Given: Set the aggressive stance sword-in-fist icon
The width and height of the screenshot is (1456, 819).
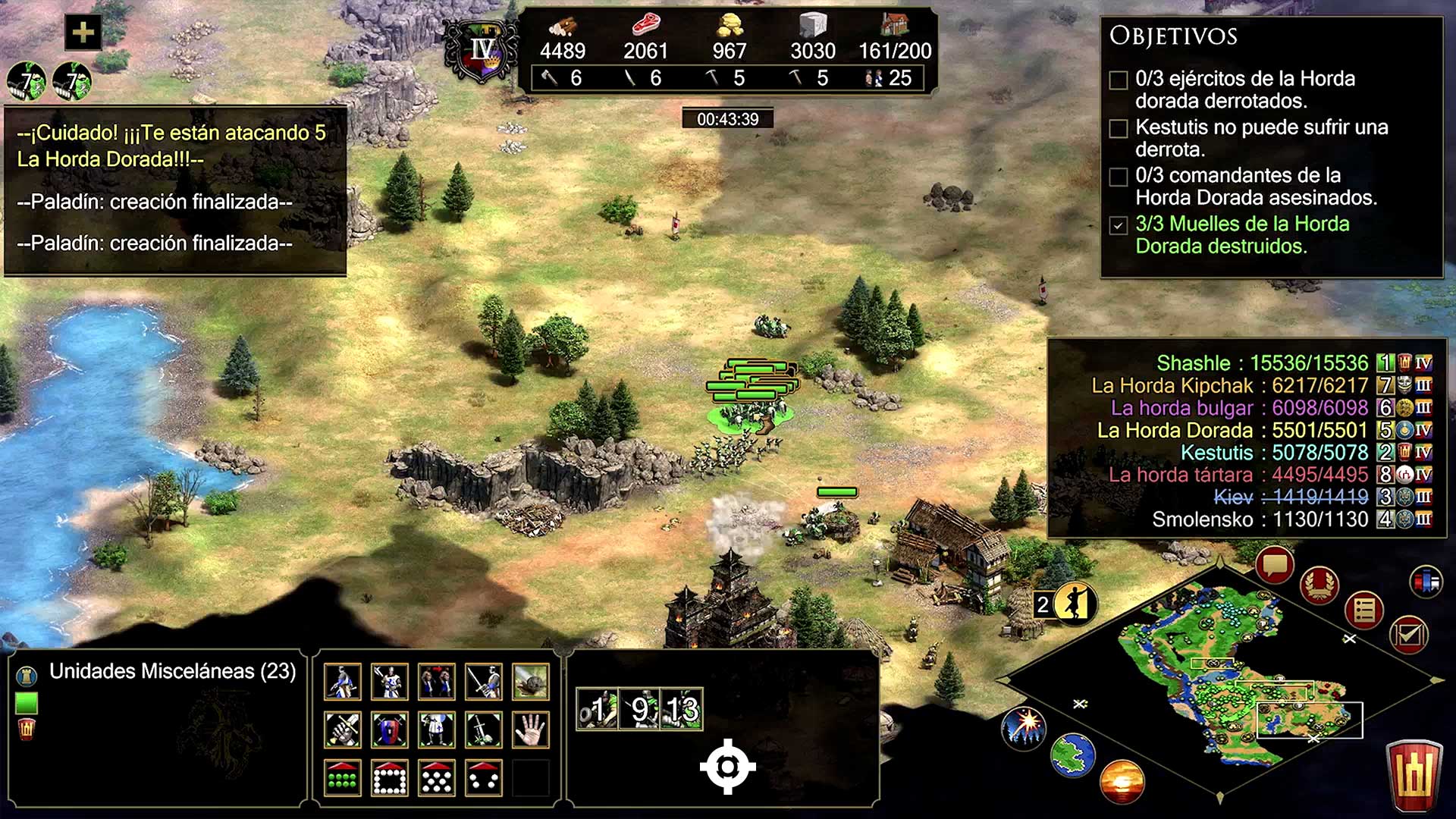Looking at the screenshot, I should pos(342,730).
